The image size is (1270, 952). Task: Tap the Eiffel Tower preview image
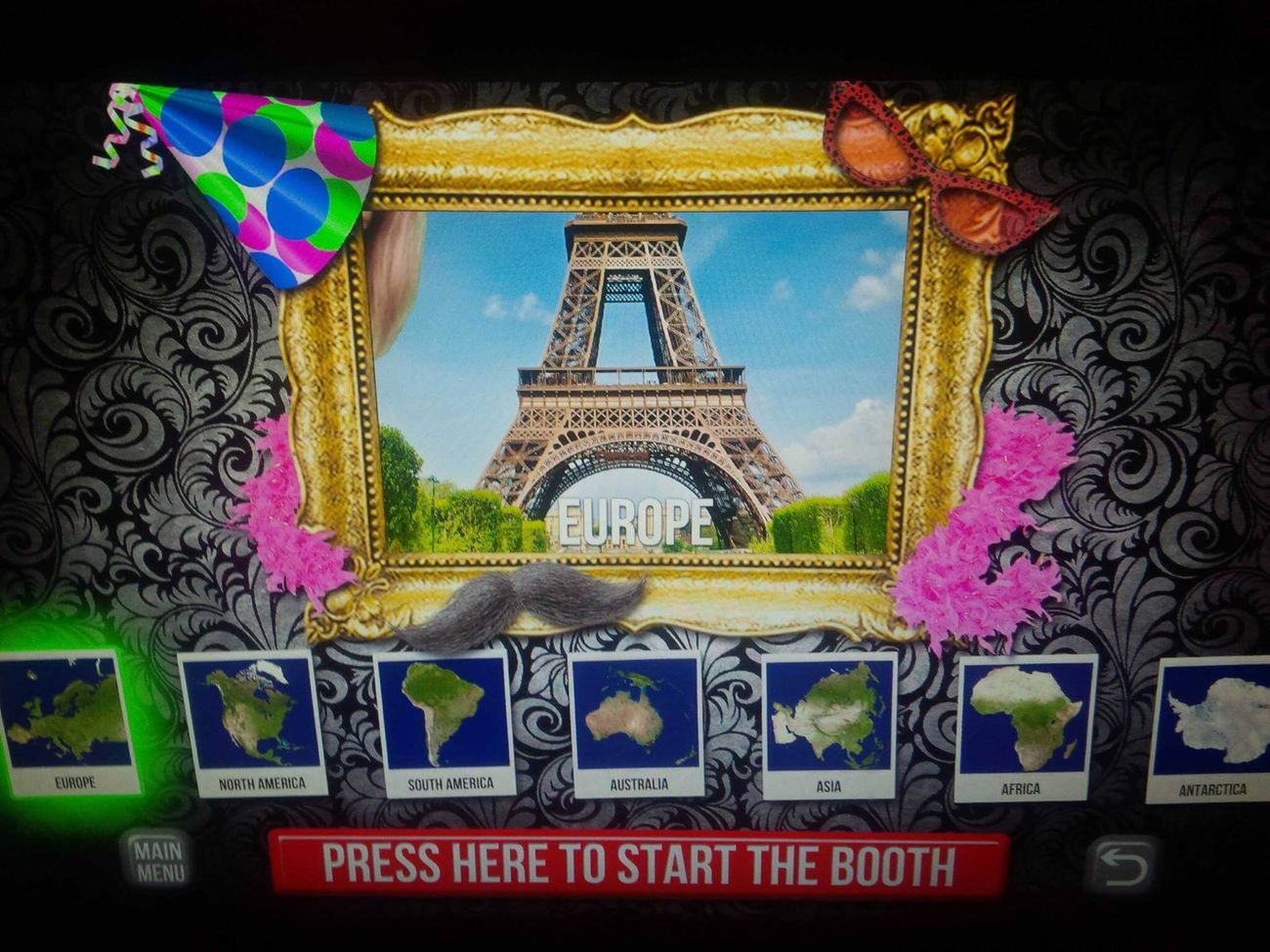tap(635, 371)
